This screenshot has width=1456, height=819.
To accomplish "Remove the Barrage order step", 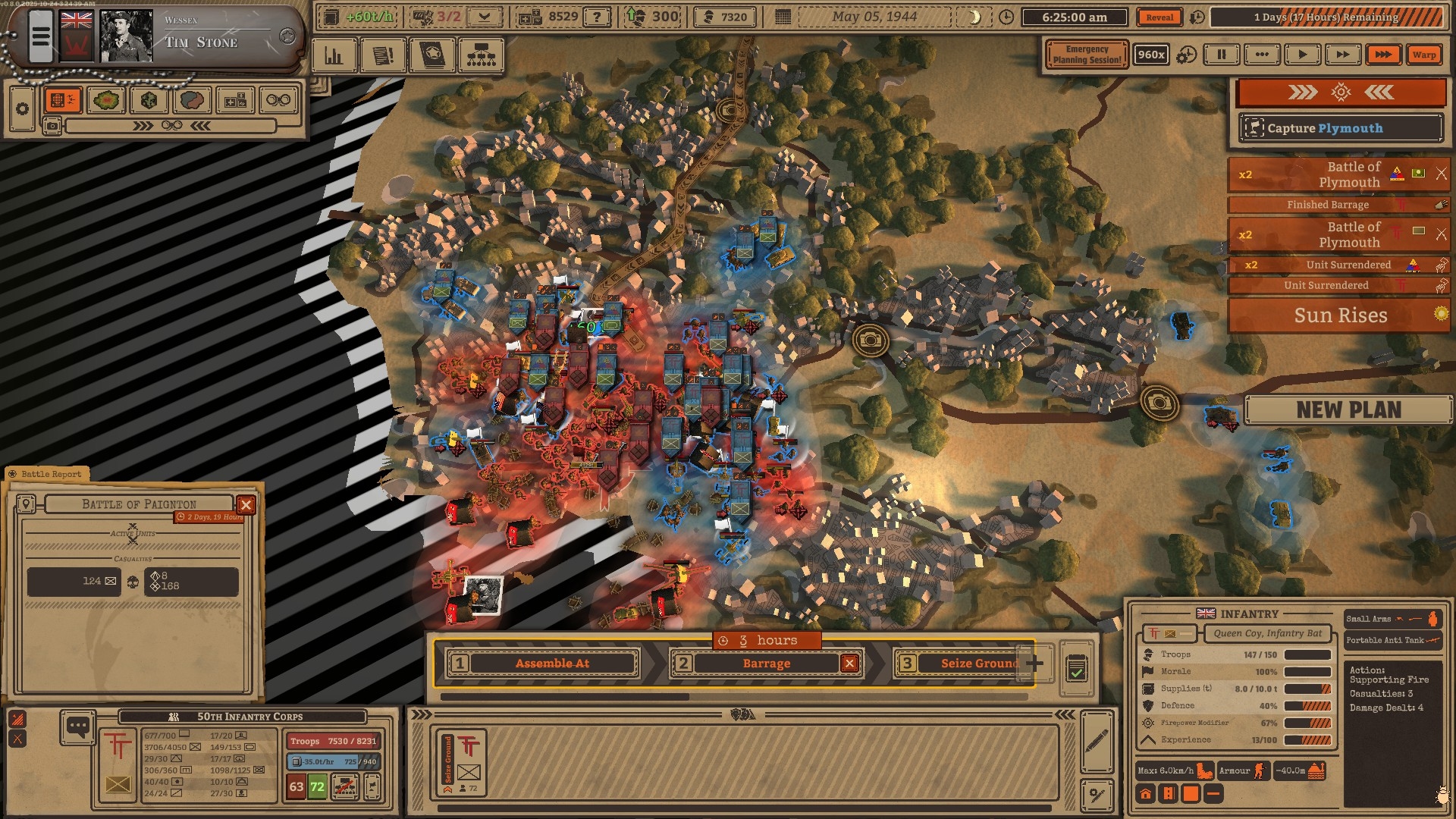I will click(x=849, y=664).
